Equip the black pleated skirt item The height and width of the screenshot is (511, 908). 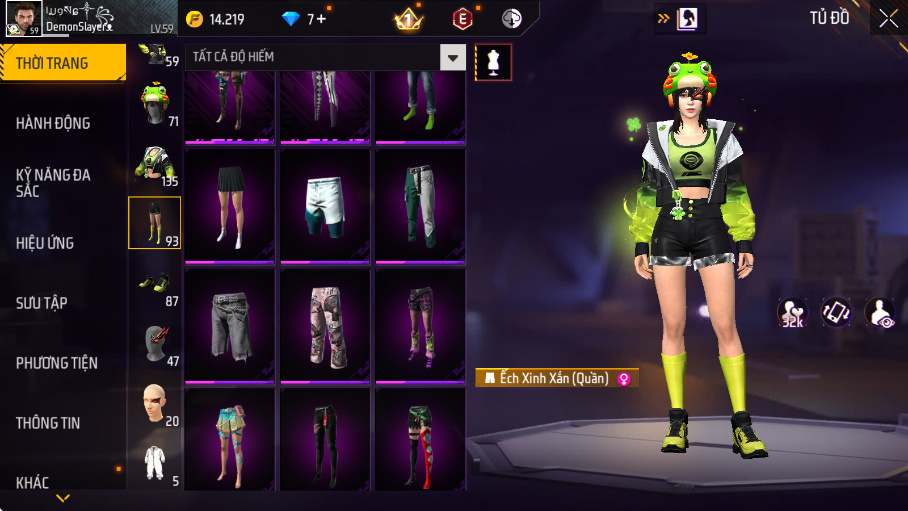(230, 204)
